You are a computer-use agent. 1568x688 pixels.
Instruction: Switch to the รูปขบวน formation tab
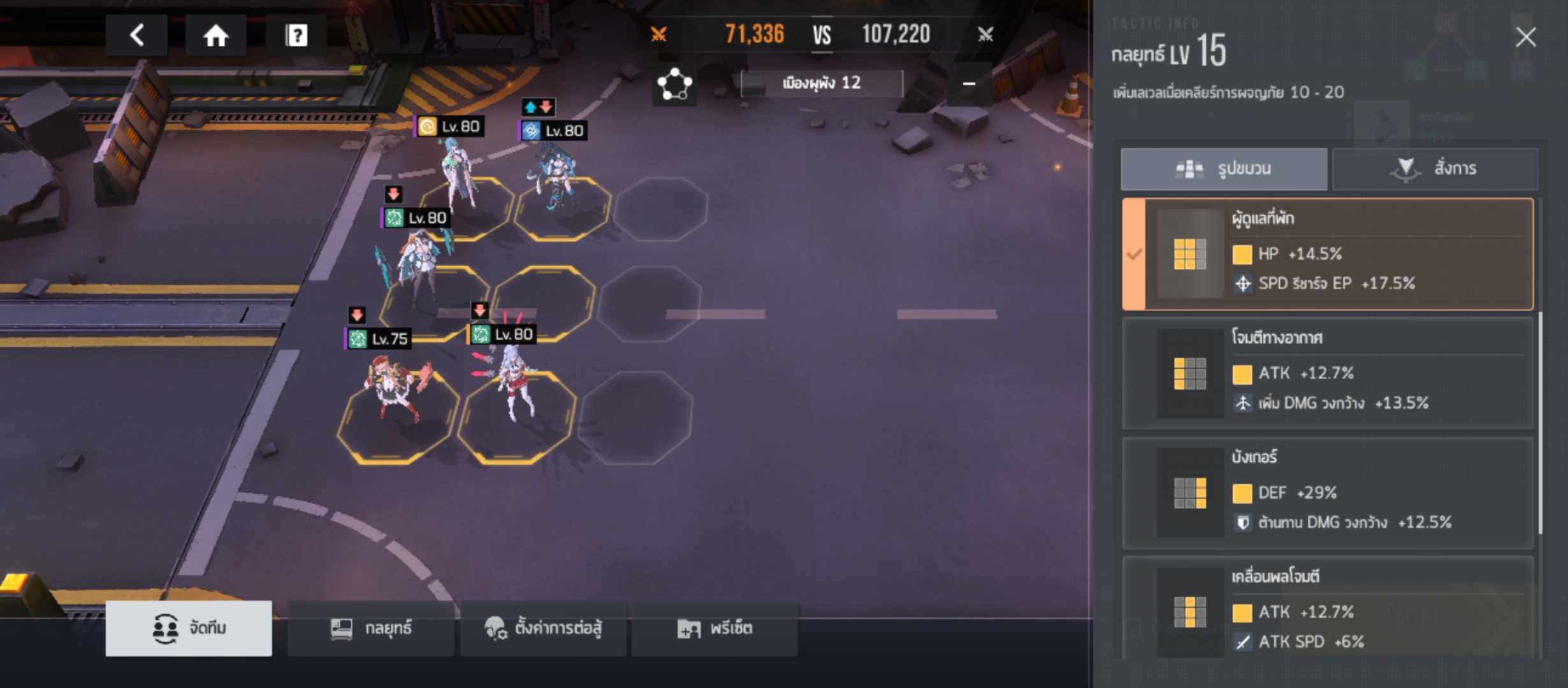[x=1224, y=169]
